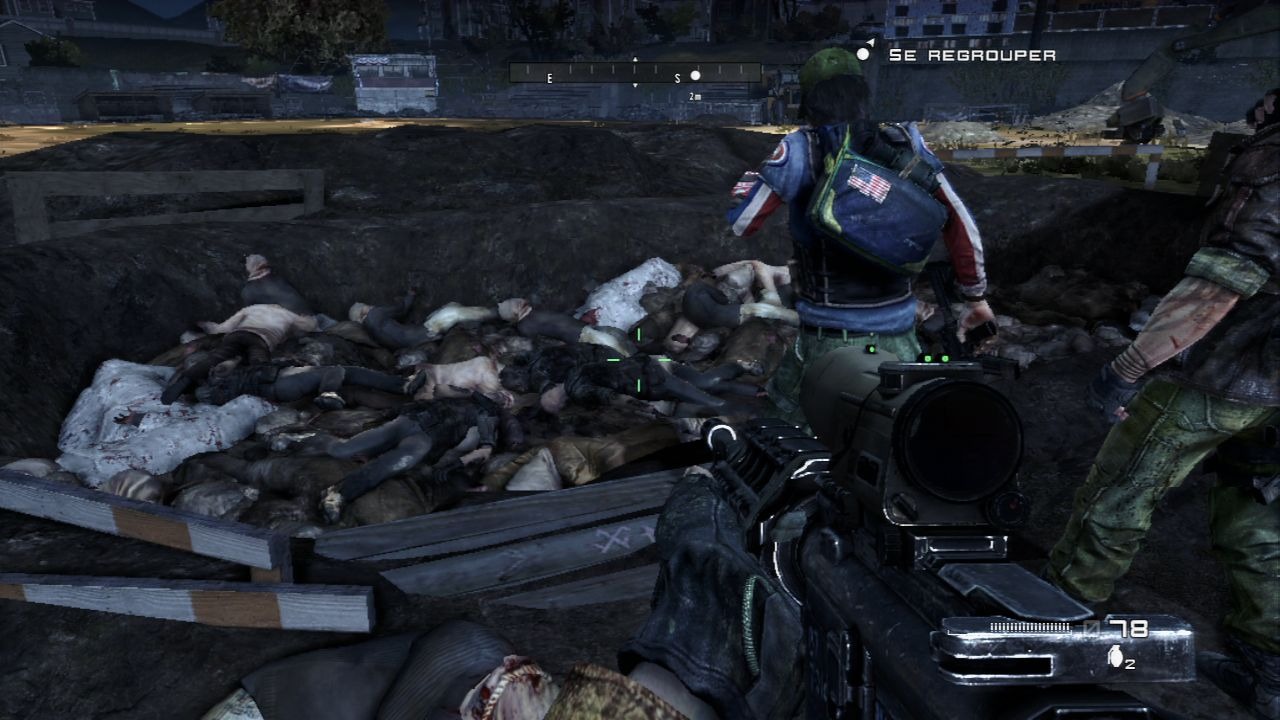The width and height of the screenshot is (1280, 720).
Task: Click the grenade icon in the weapon panel
Action: point(1115,657)
